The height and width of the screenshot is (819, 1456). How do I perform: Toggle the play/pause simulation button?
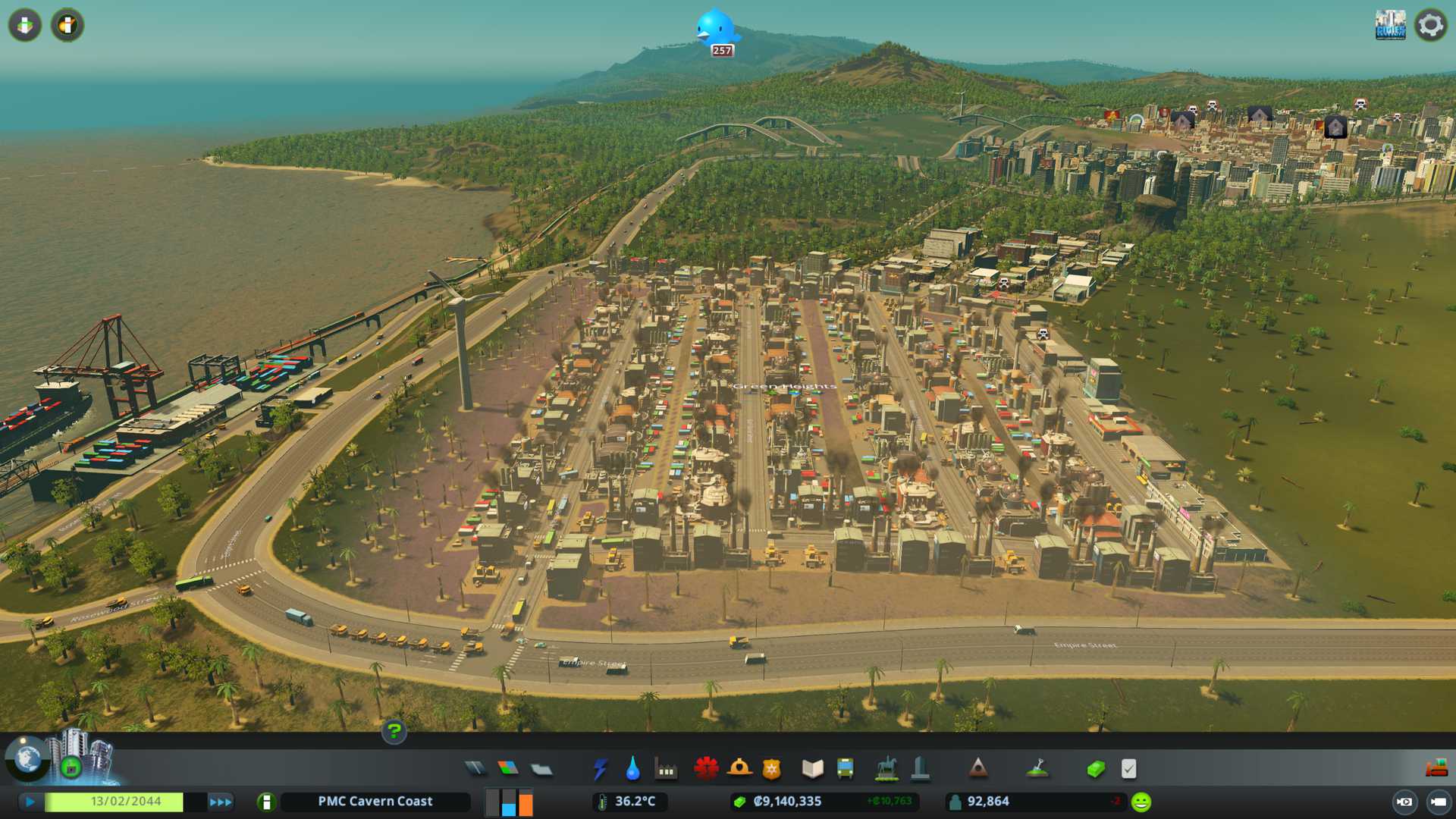pyautogui.click(x=30, y=802)
